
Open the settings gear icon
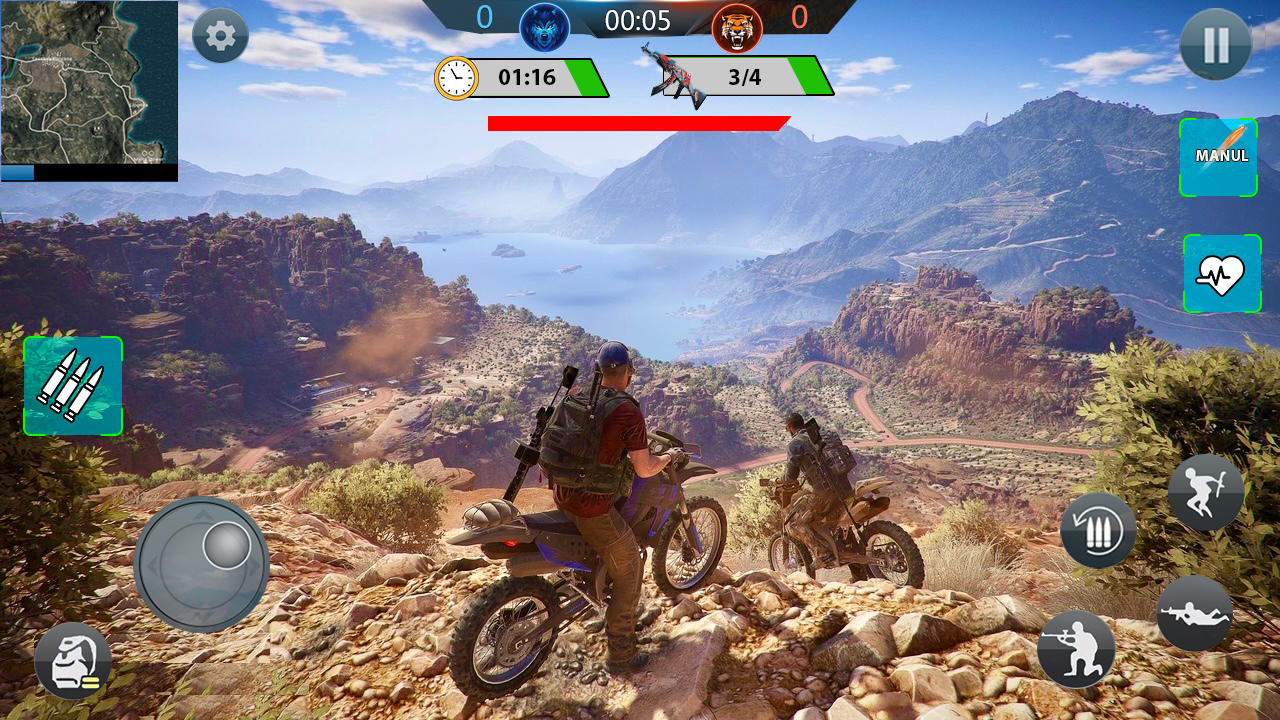[x=218, y=35]
